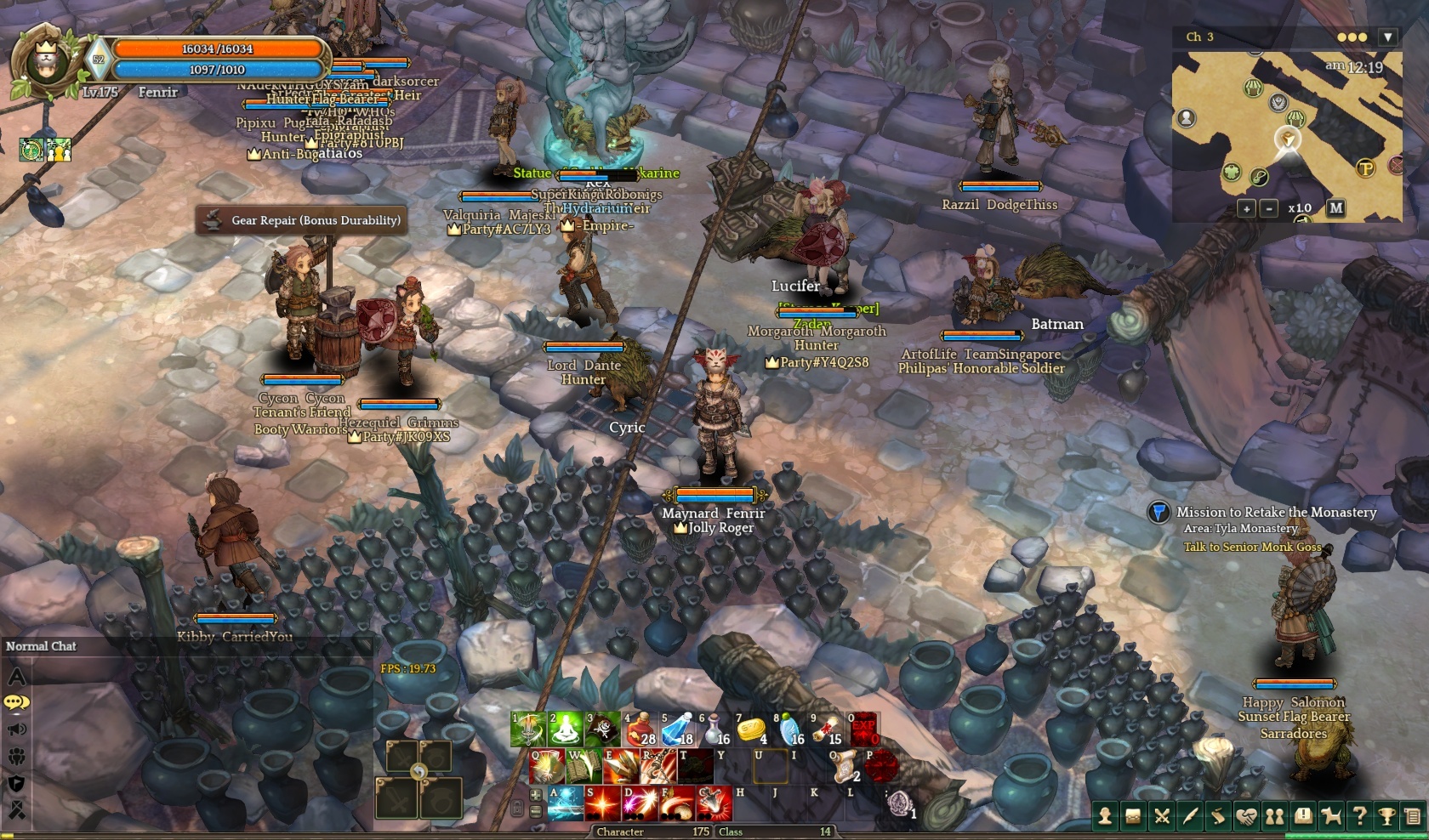The image size is (1429, 840).
Task: Activate the open book skill on W
Action: [x=584, y=767]
